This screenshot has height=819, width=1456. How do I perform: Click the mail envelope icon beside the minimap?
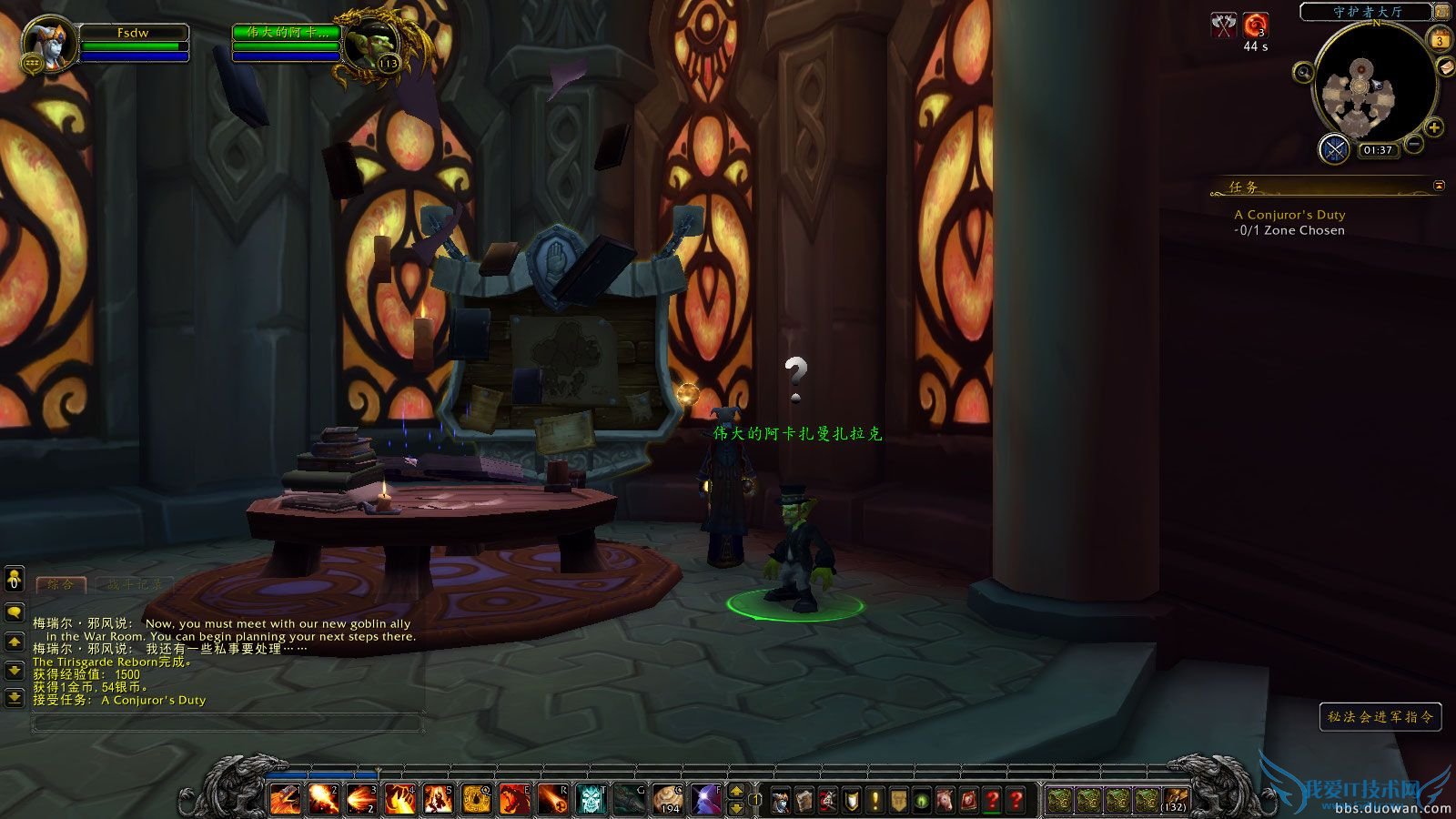1444,66
